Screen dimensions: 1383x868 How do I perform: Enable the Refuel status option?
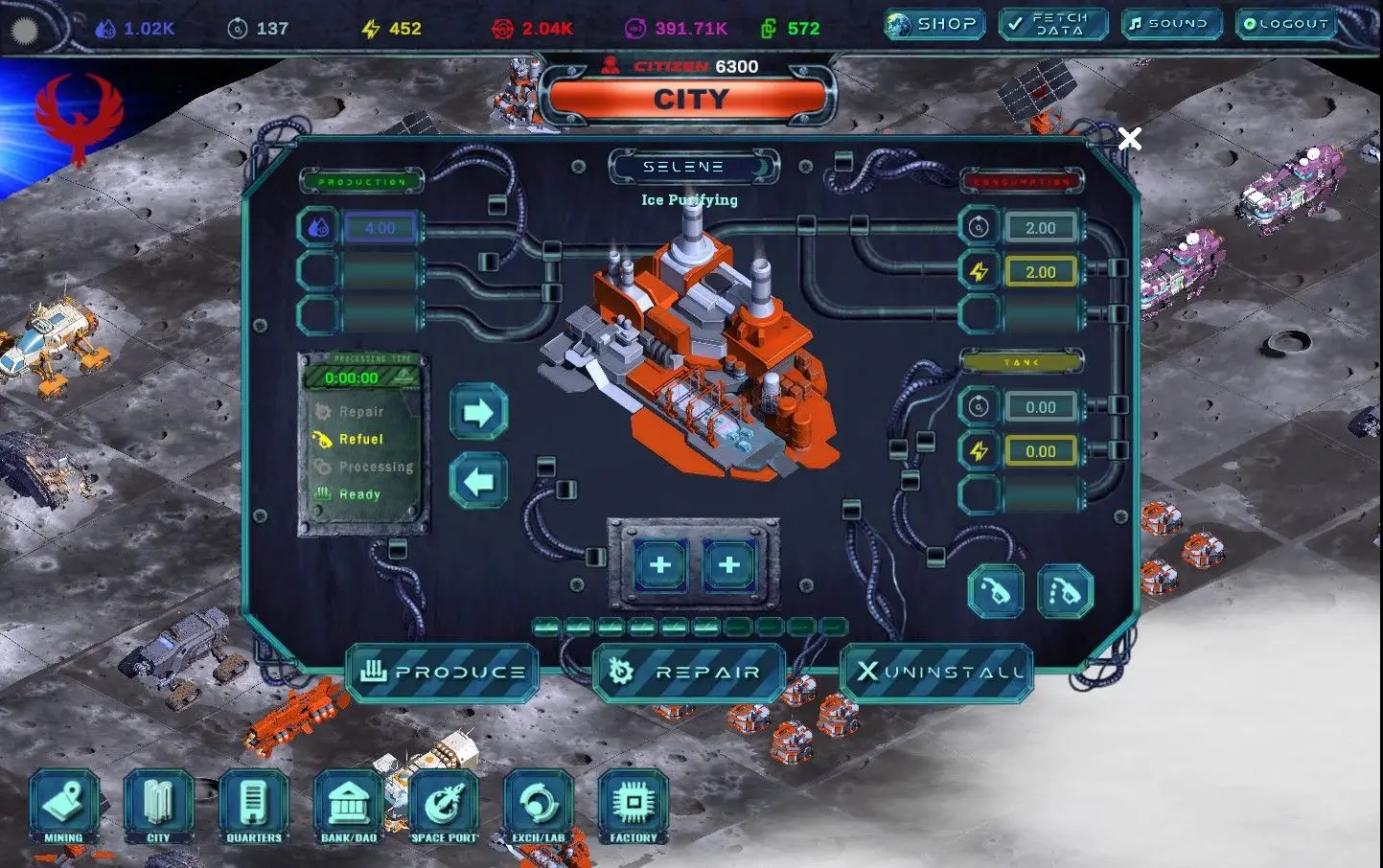coord(359,439)
